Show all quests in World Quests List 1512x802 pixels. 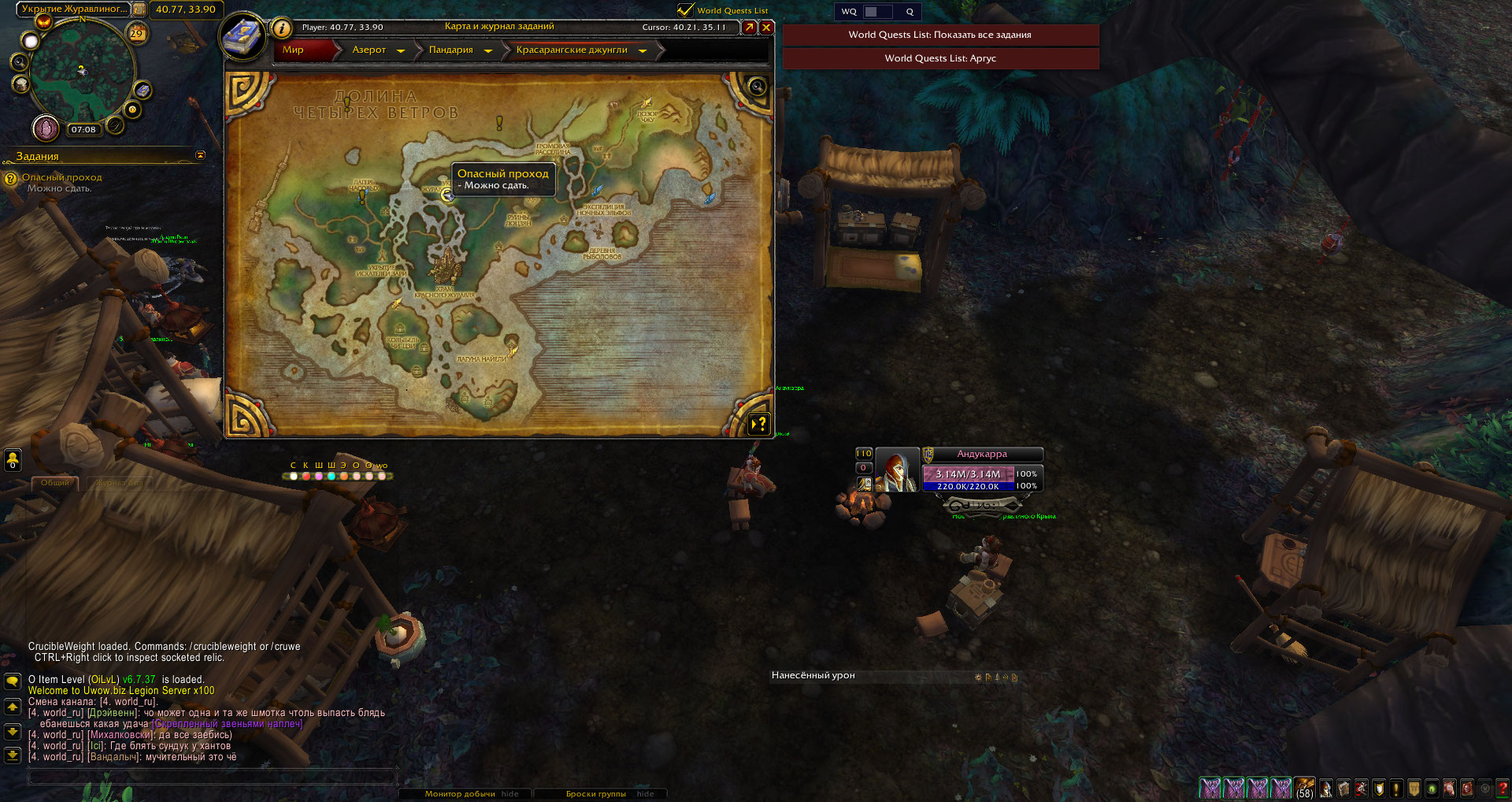click(939, 35)
